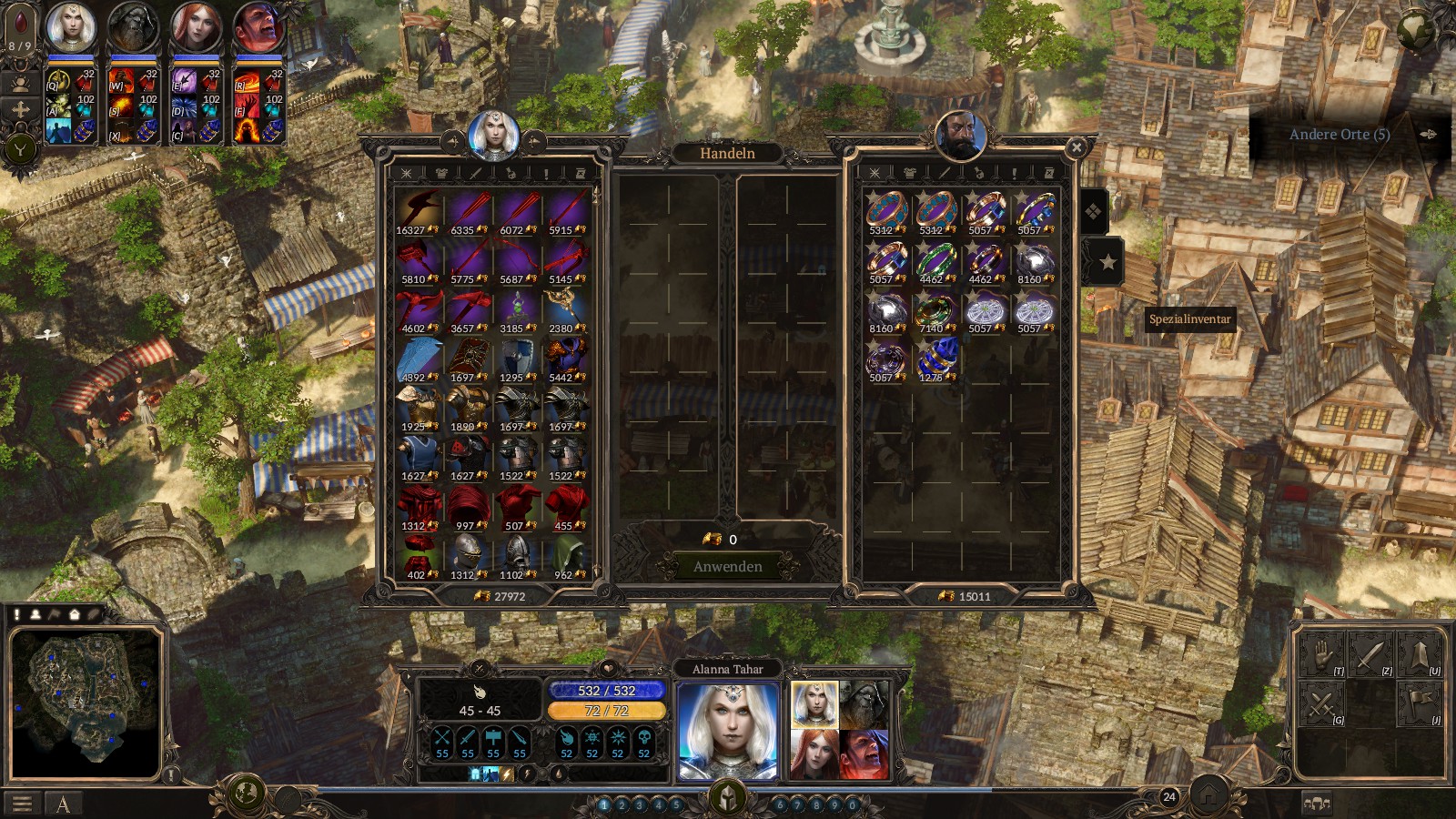Close the trade window
The height and width of the screenshot is (819, 1456).
(1077, 147)
